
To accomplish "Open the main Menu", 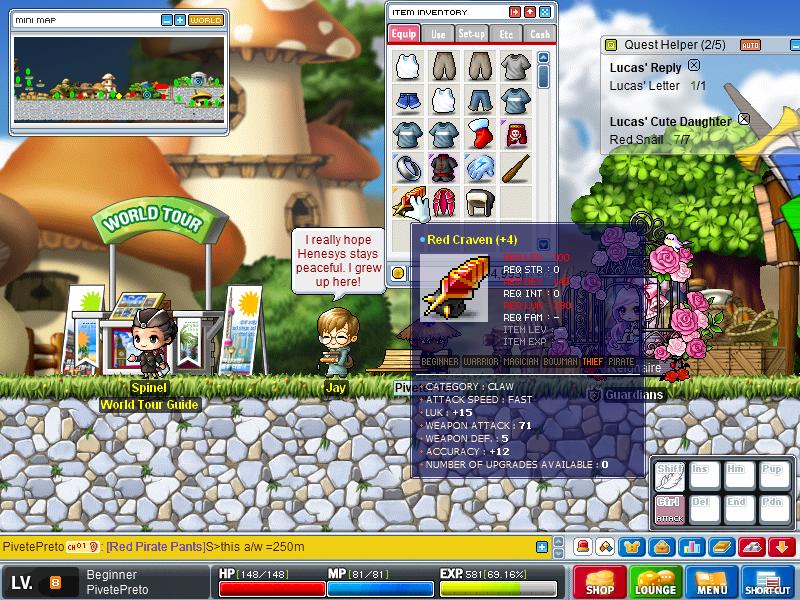I will coord(712,583).
